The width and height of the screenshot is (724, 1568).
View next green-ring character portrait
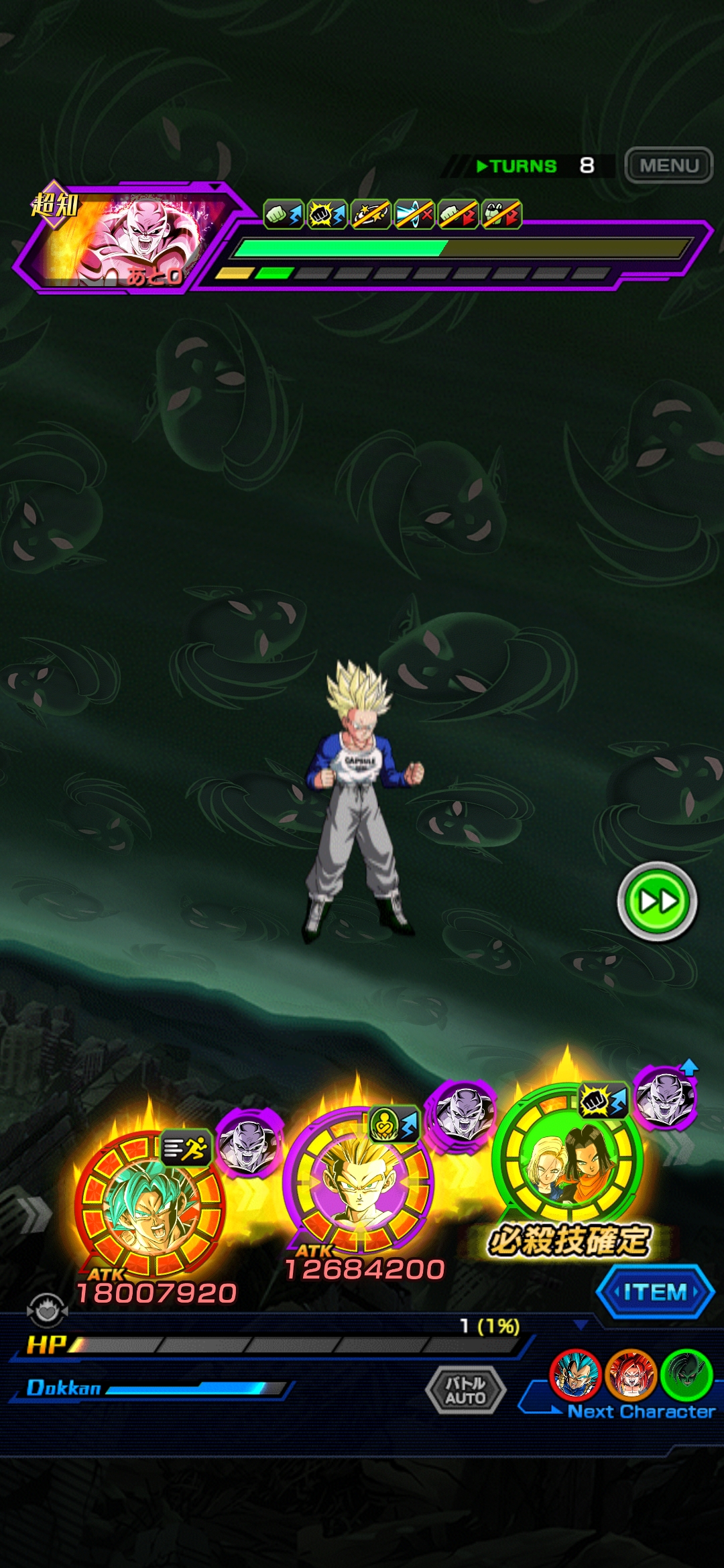686,1374
